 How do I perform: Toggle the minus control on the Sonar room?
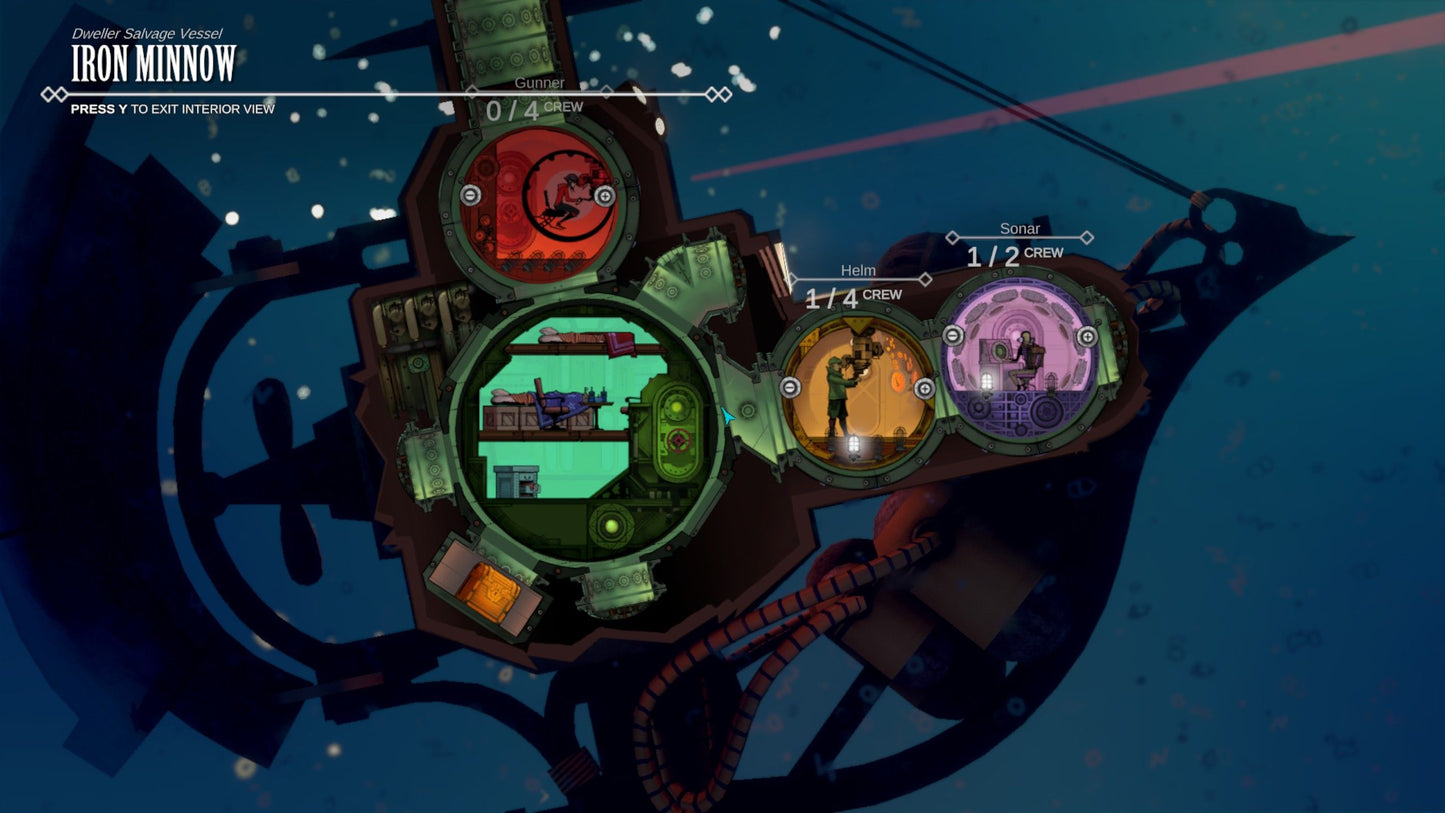tap(952, 335)
